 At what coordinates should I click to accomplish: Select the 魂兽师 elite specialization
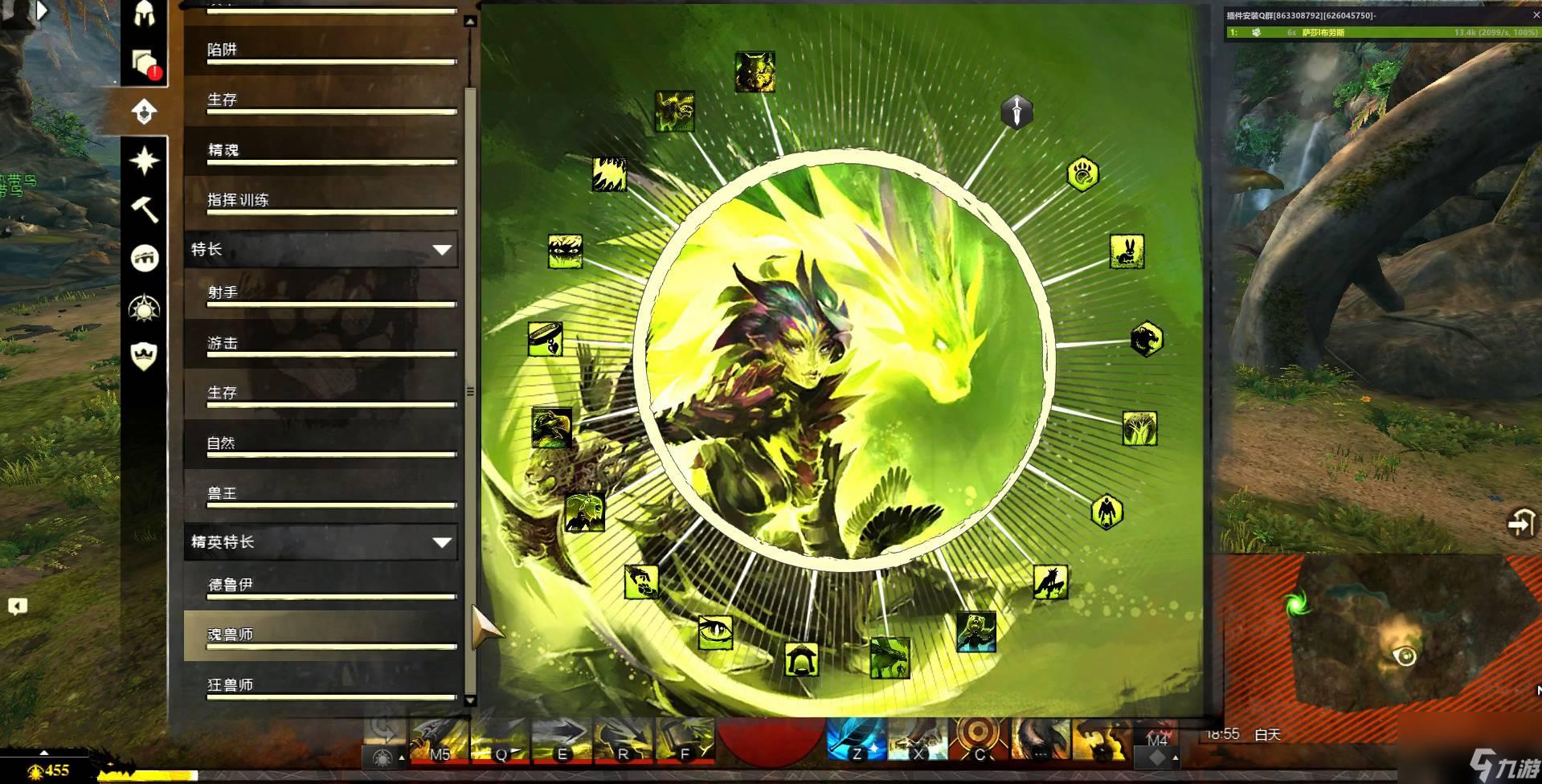[x=321, y=635]
